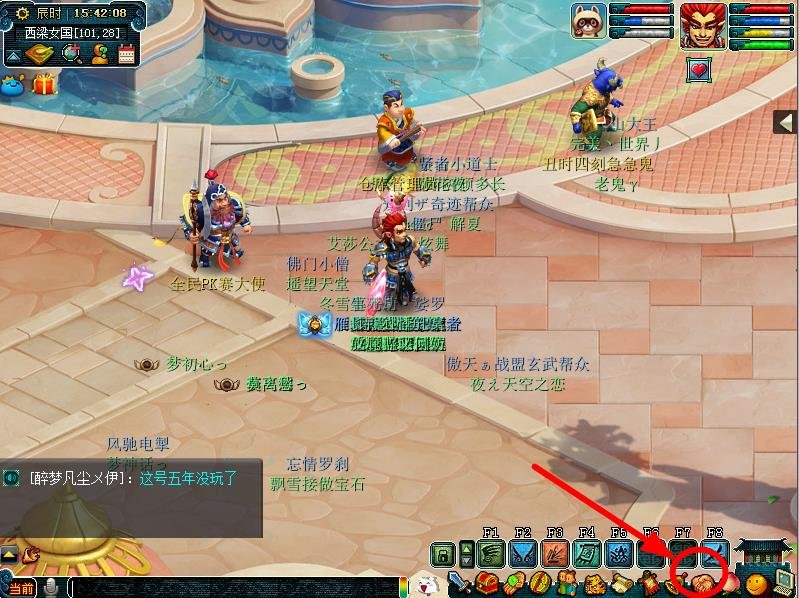Click the microphone voice chat button
Screen dimensions: 799x598
point(51,588)
